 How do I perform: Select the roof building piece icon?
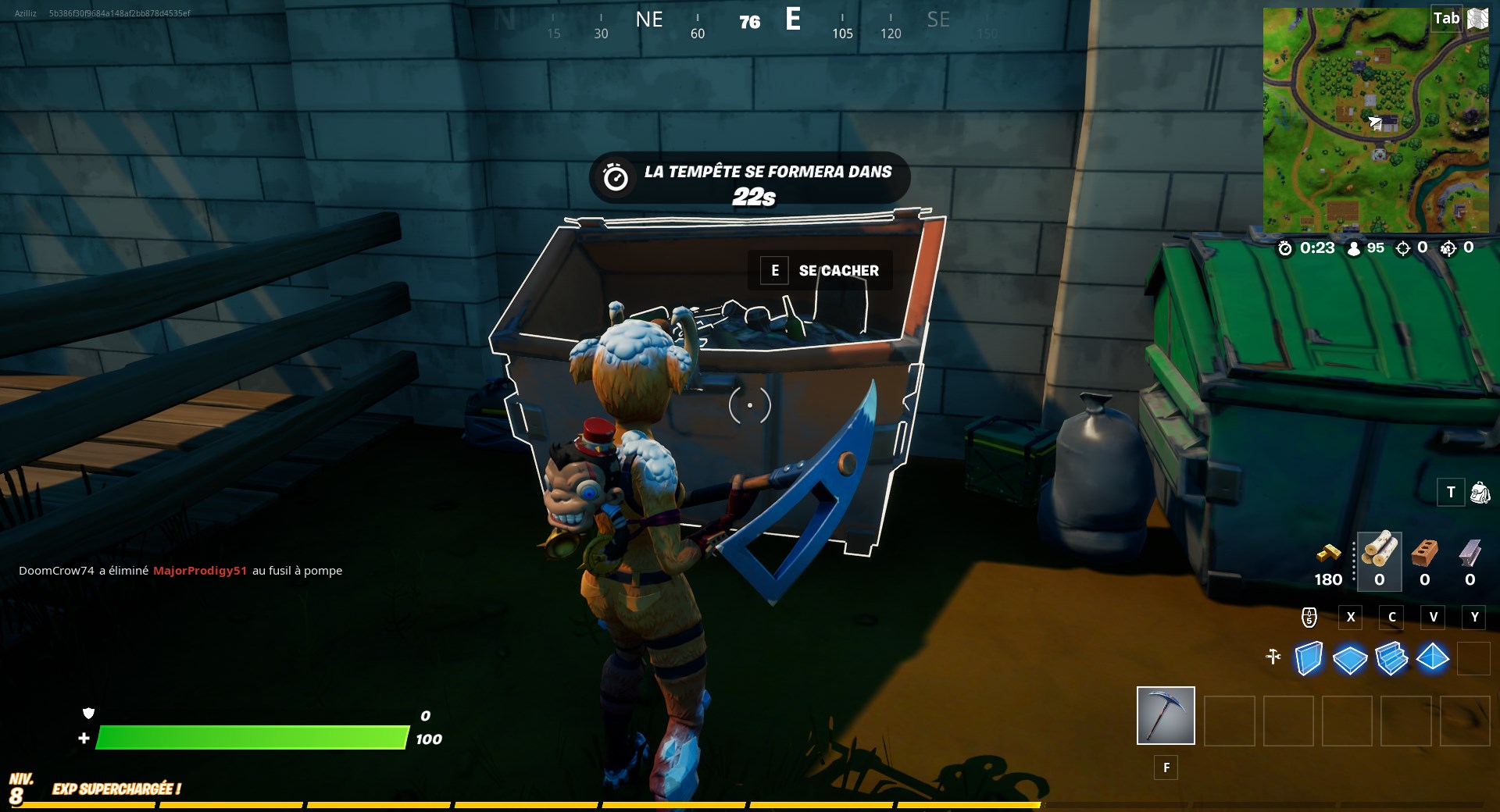tap(1434, 658)
